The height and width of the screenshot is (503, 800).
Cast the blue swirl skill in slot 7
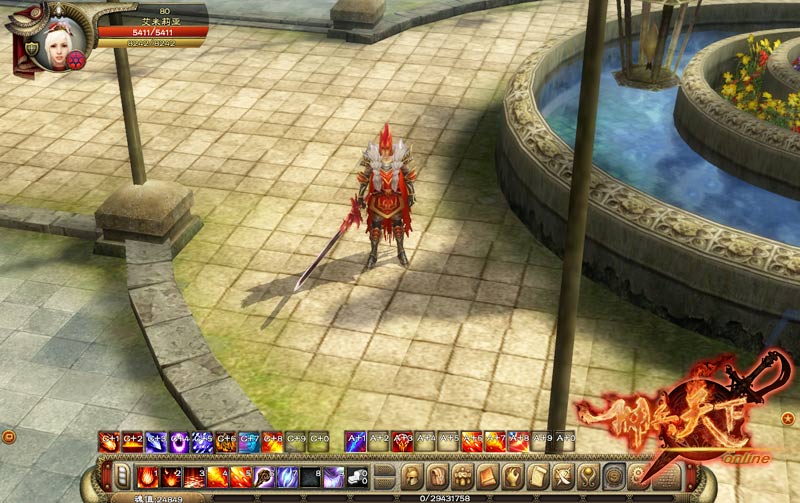287,476
